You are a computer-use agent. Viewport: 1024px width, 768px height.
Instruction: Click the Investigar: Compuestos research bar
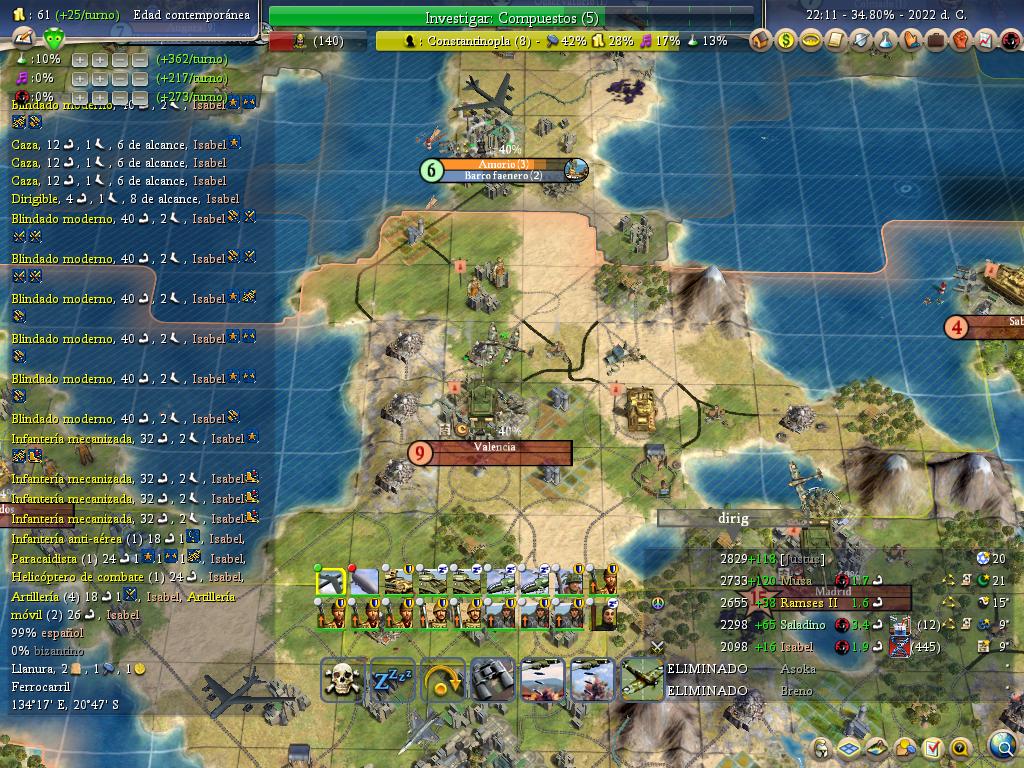[511, 17]
